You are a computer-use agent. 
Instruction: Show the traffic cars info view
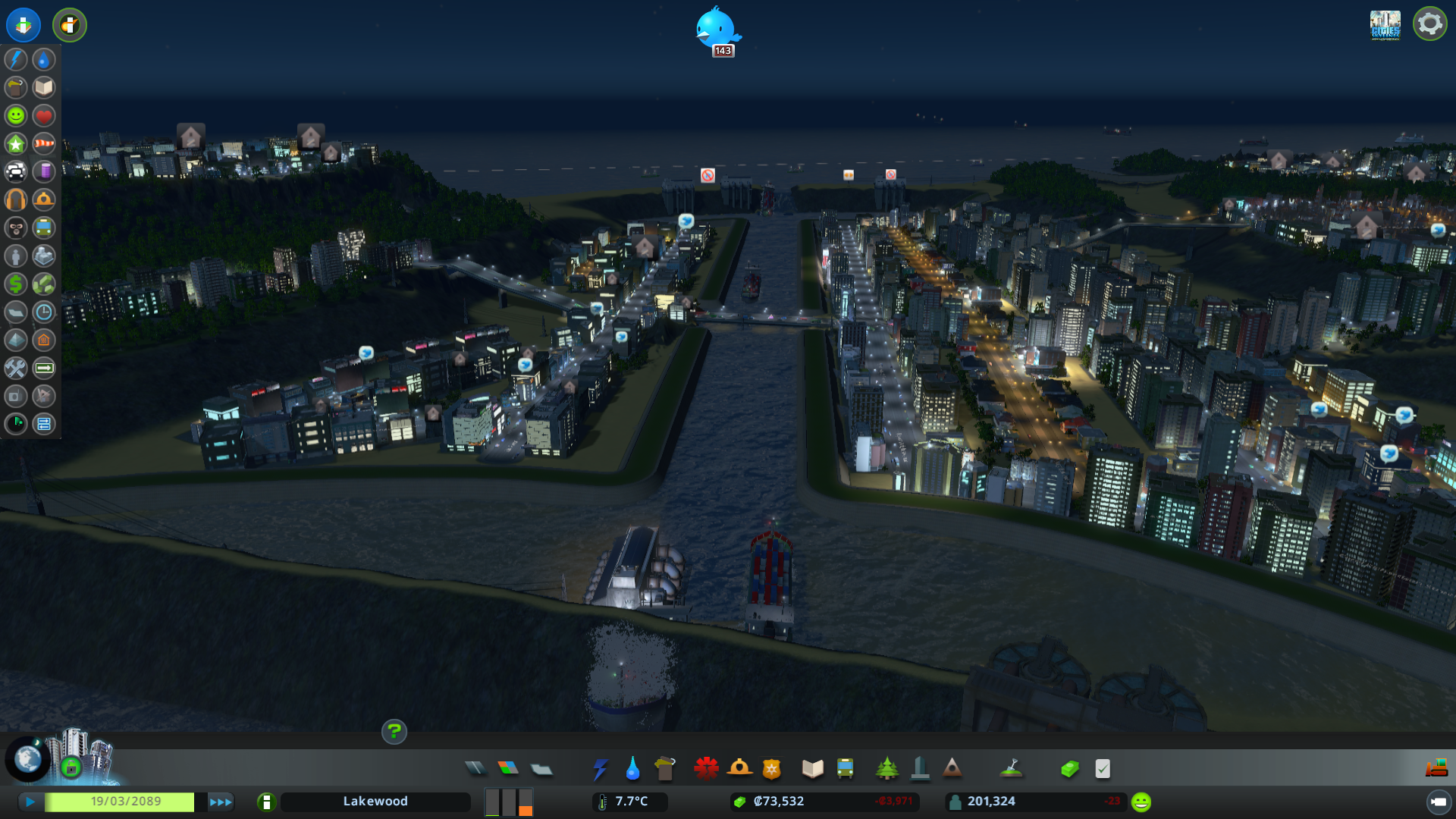pyautogui.click(x=16, y=171)
